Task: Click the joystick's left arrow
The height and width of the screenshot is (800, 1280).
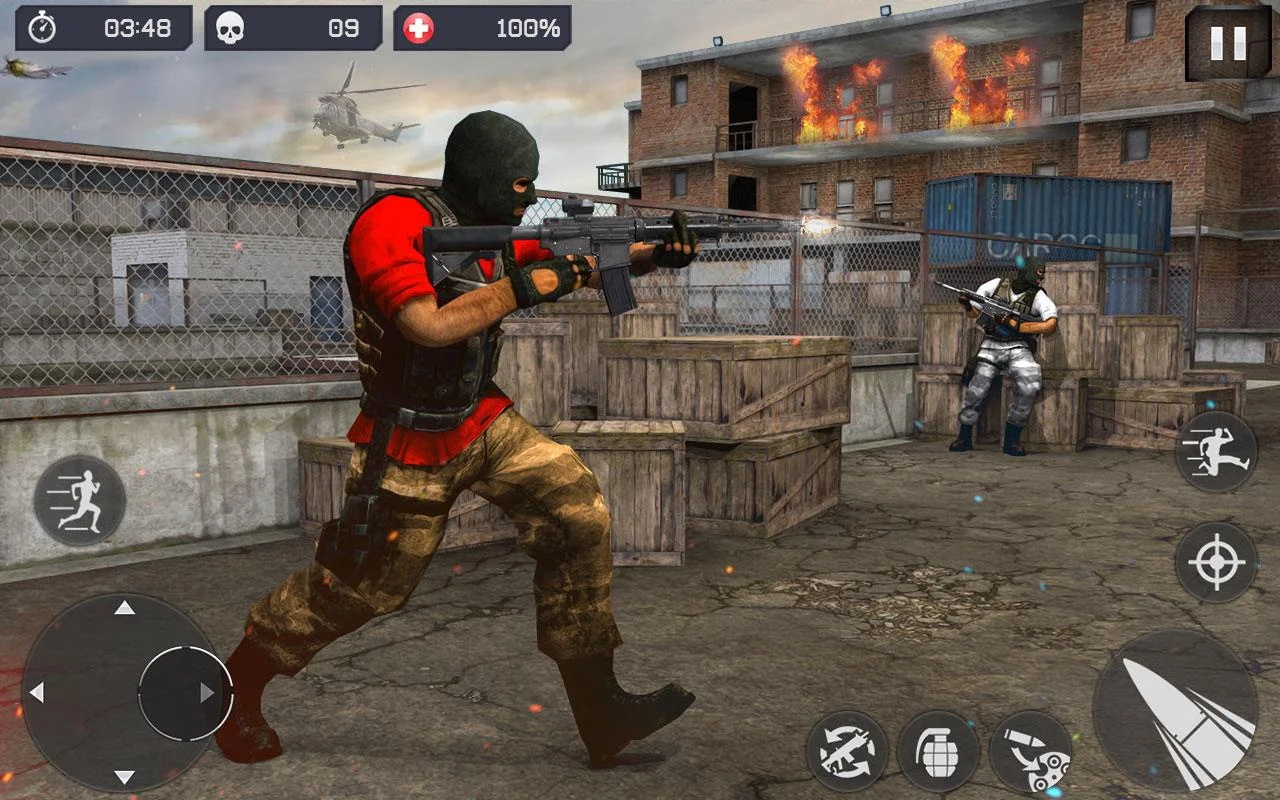Action: coord(37,692)
